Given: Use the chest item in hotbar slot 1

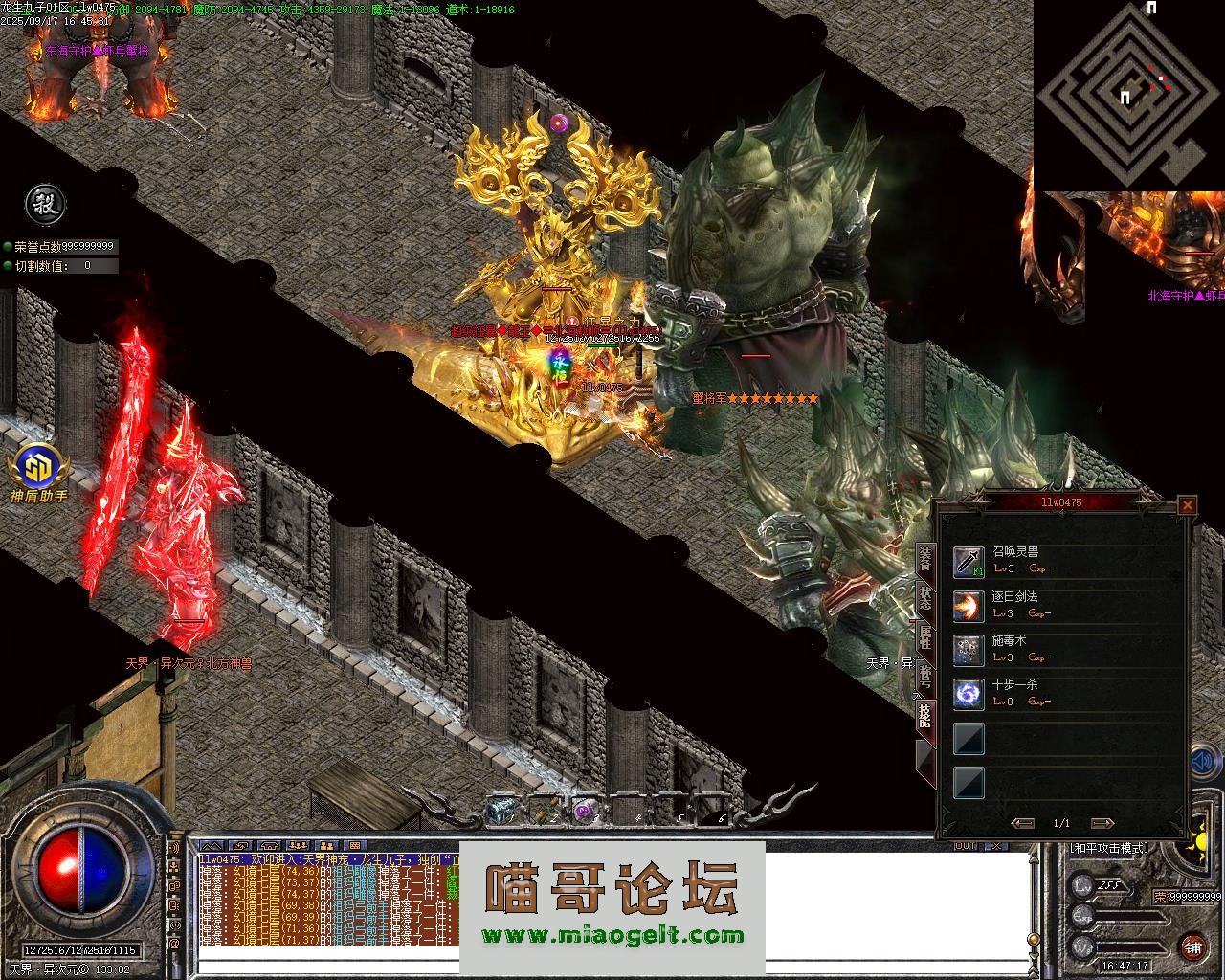Looking at the screenshot, I should click(x=501, y=812).
